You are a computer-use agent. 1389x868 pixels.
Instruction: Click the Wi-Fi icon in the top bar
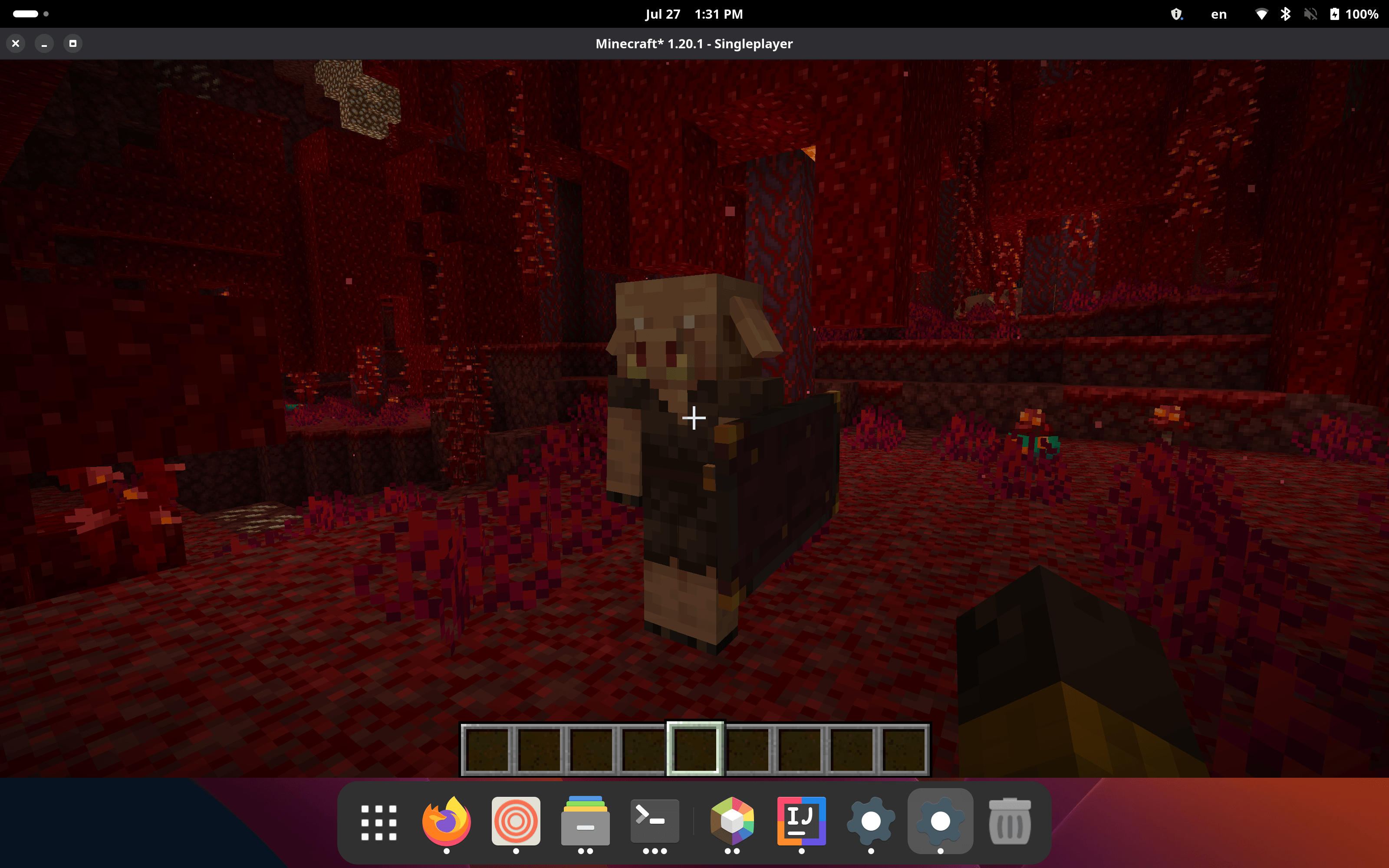(x=1261, y=13)
